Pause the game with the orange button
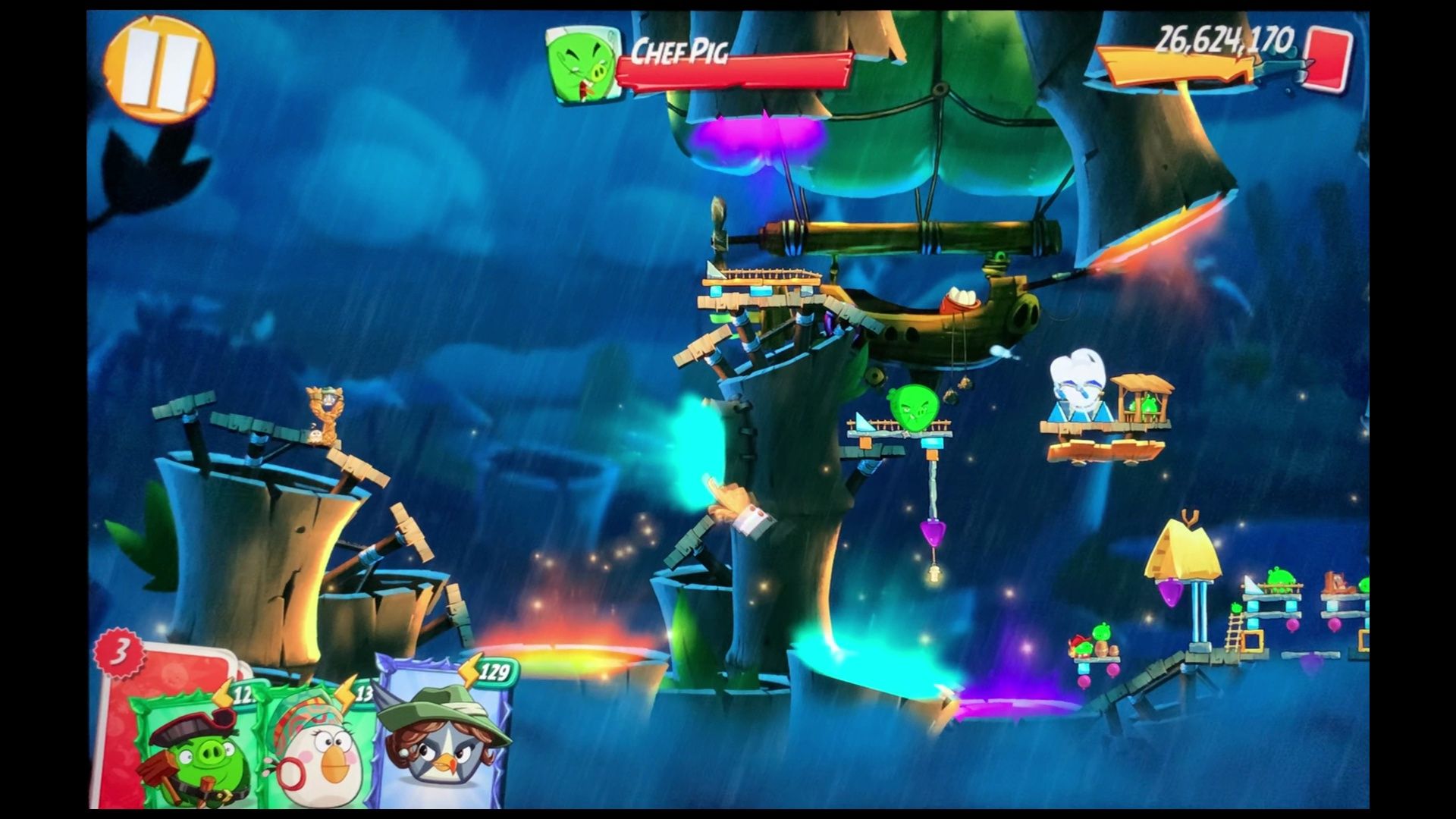 click(159, 69)
